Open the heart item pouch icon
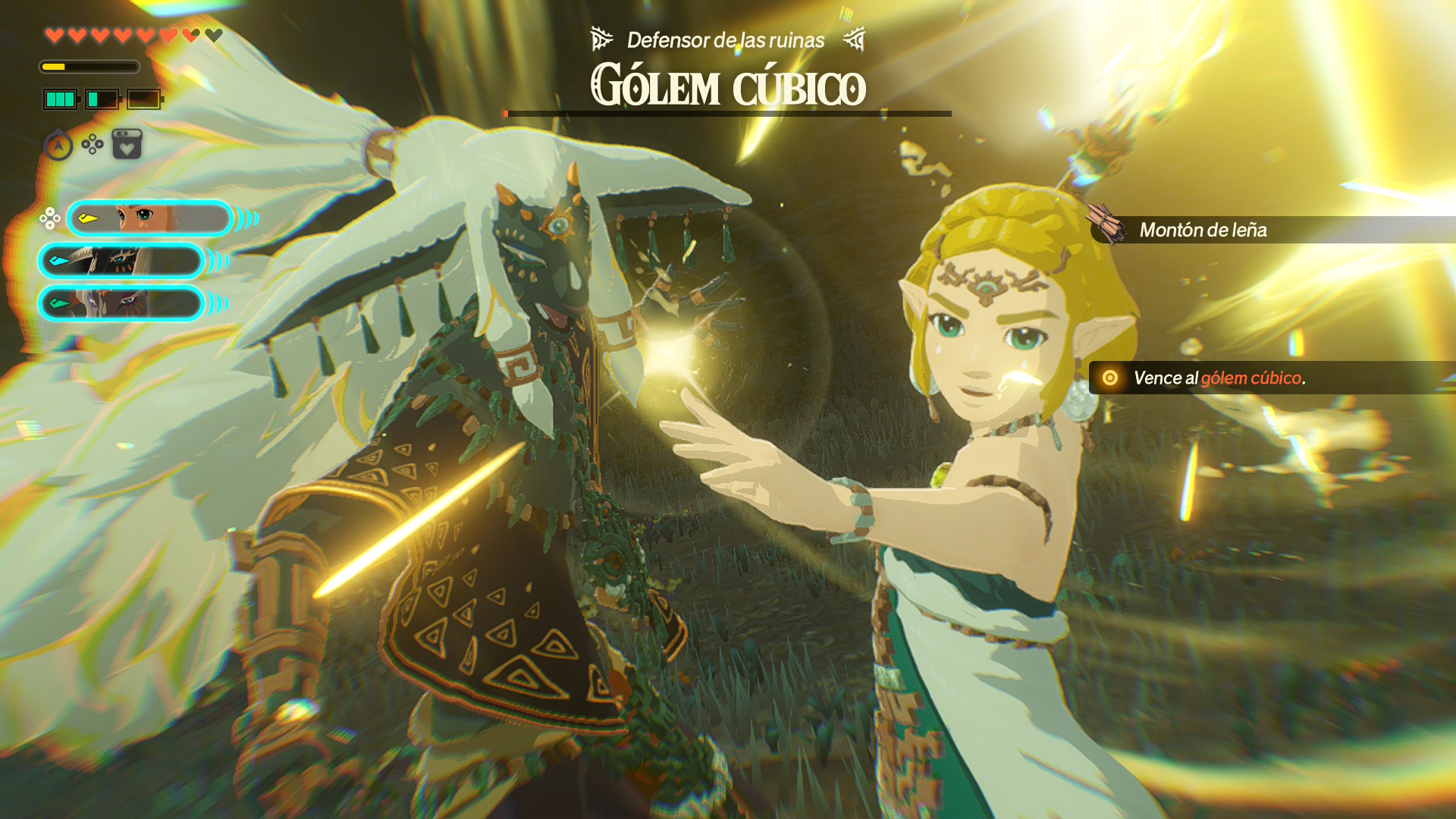1456x819 pixels. [x=127, y=144]
